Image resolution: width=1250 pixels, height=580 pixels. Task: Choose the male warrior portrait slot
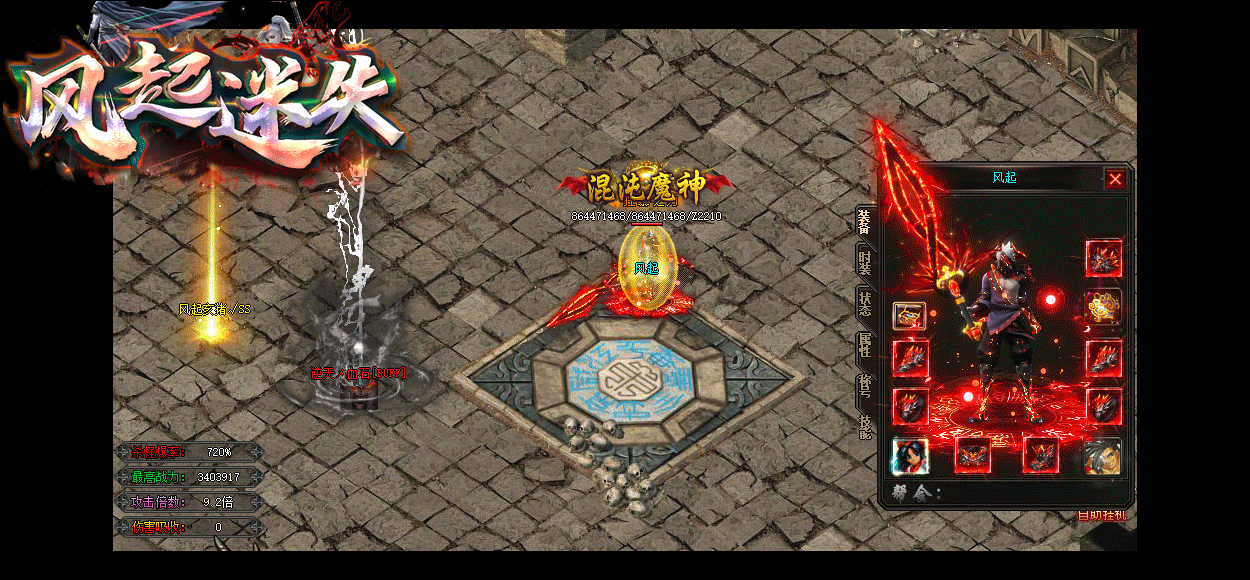[1102, 456]
